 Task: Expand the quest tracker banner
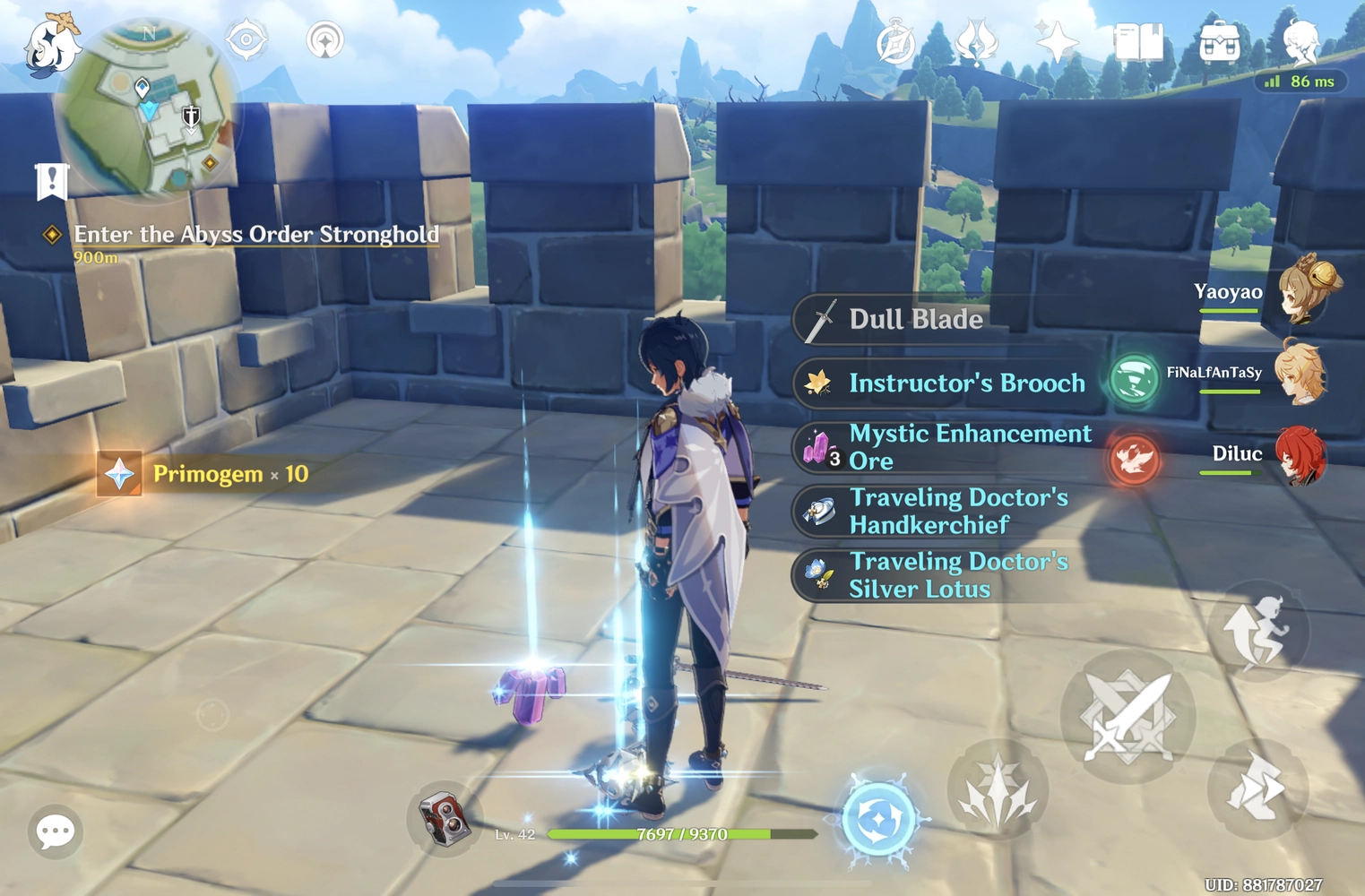coord(52,180)
